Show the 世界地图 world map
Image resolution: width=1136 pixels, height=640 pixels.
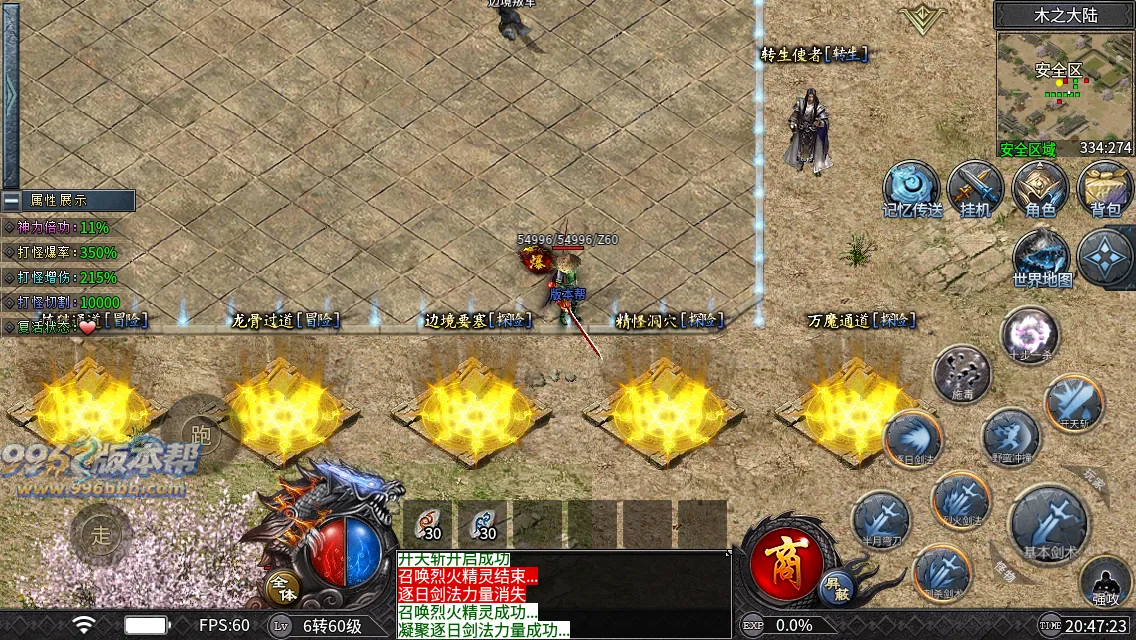[x=1042, y=257]
